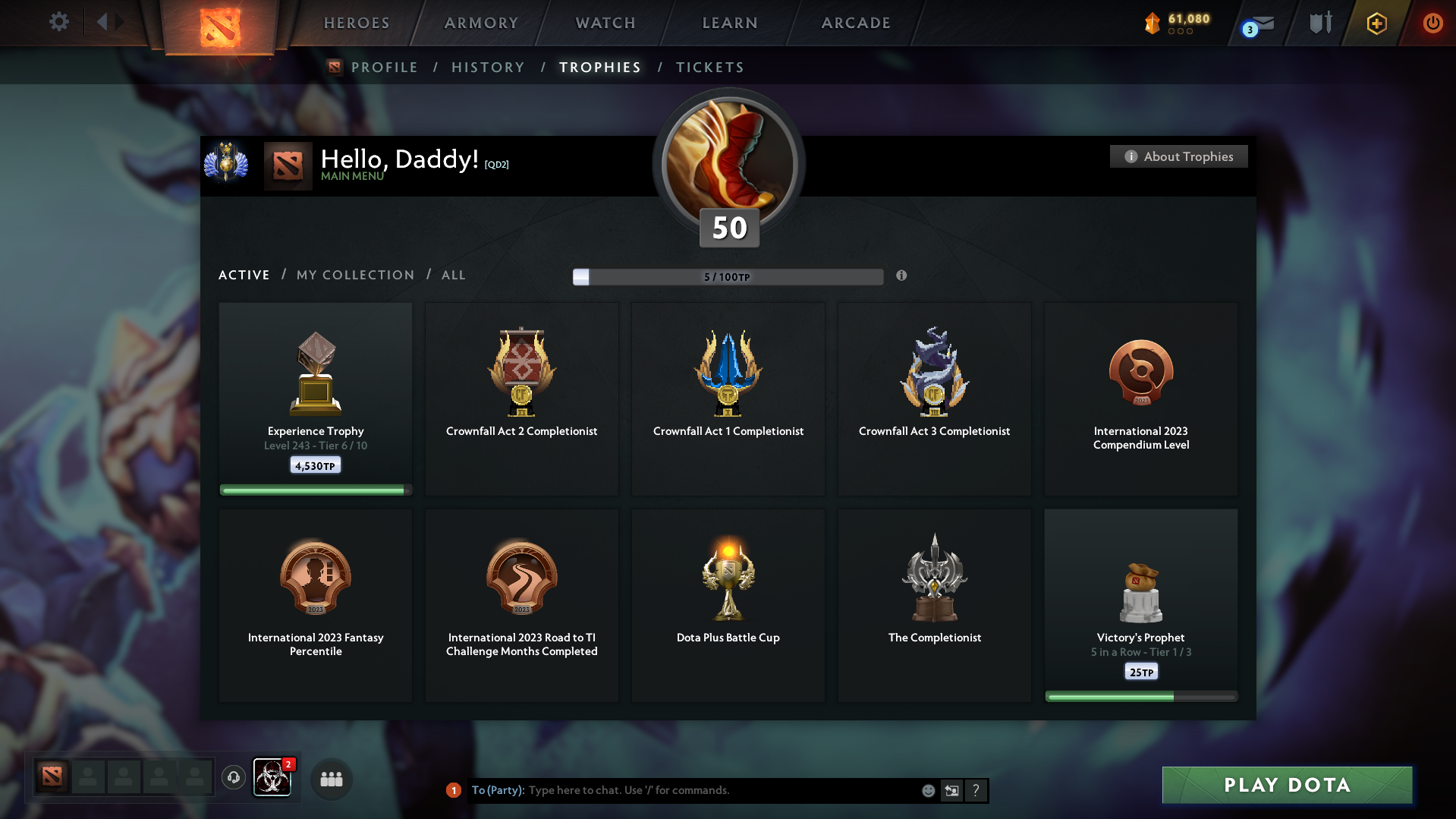Select the red biohazard avatar with notification badge
This screenshot has width=1456, height=819.
(272, 778)
